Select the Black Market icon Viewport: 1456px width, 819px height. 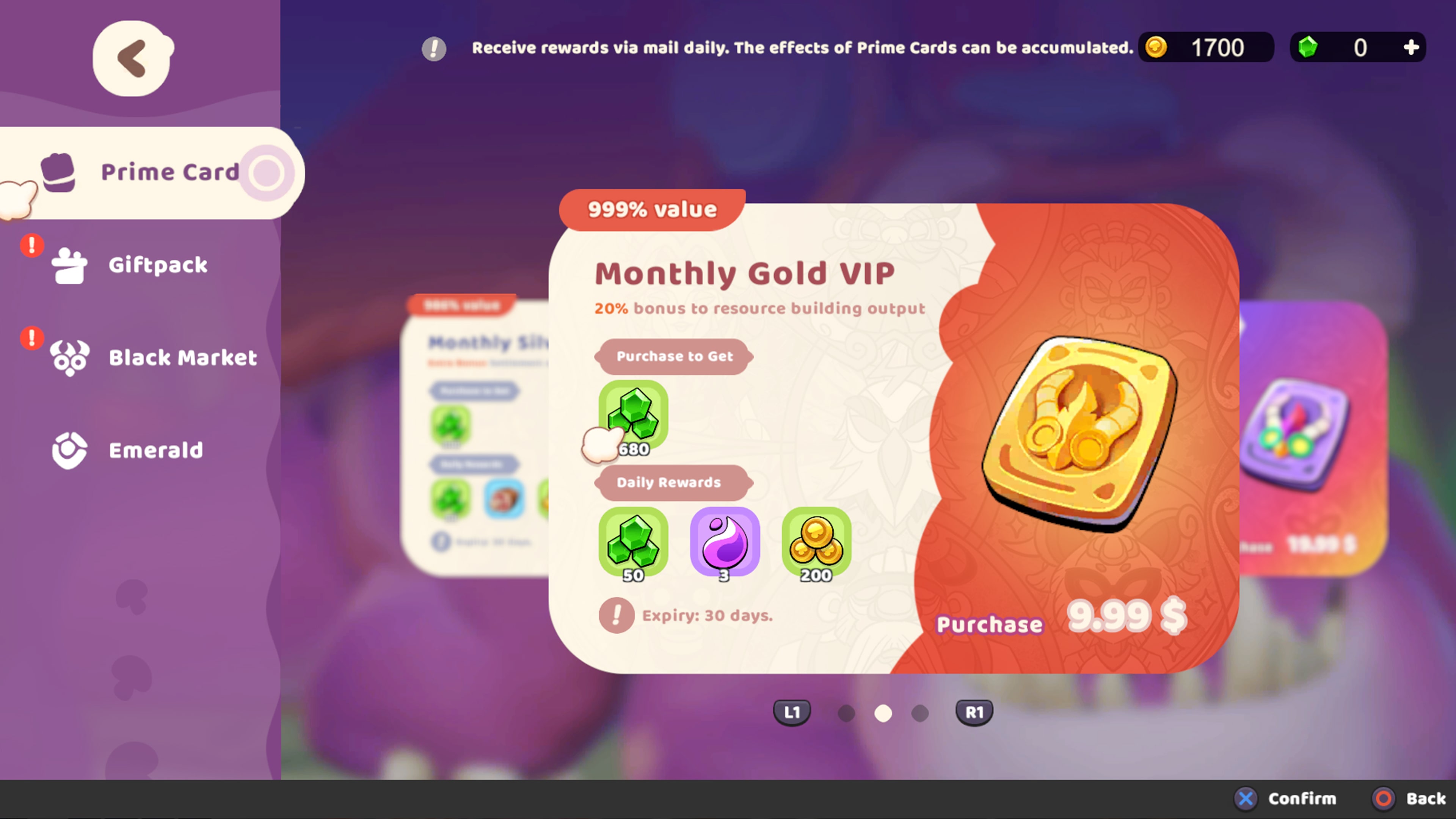69,357
